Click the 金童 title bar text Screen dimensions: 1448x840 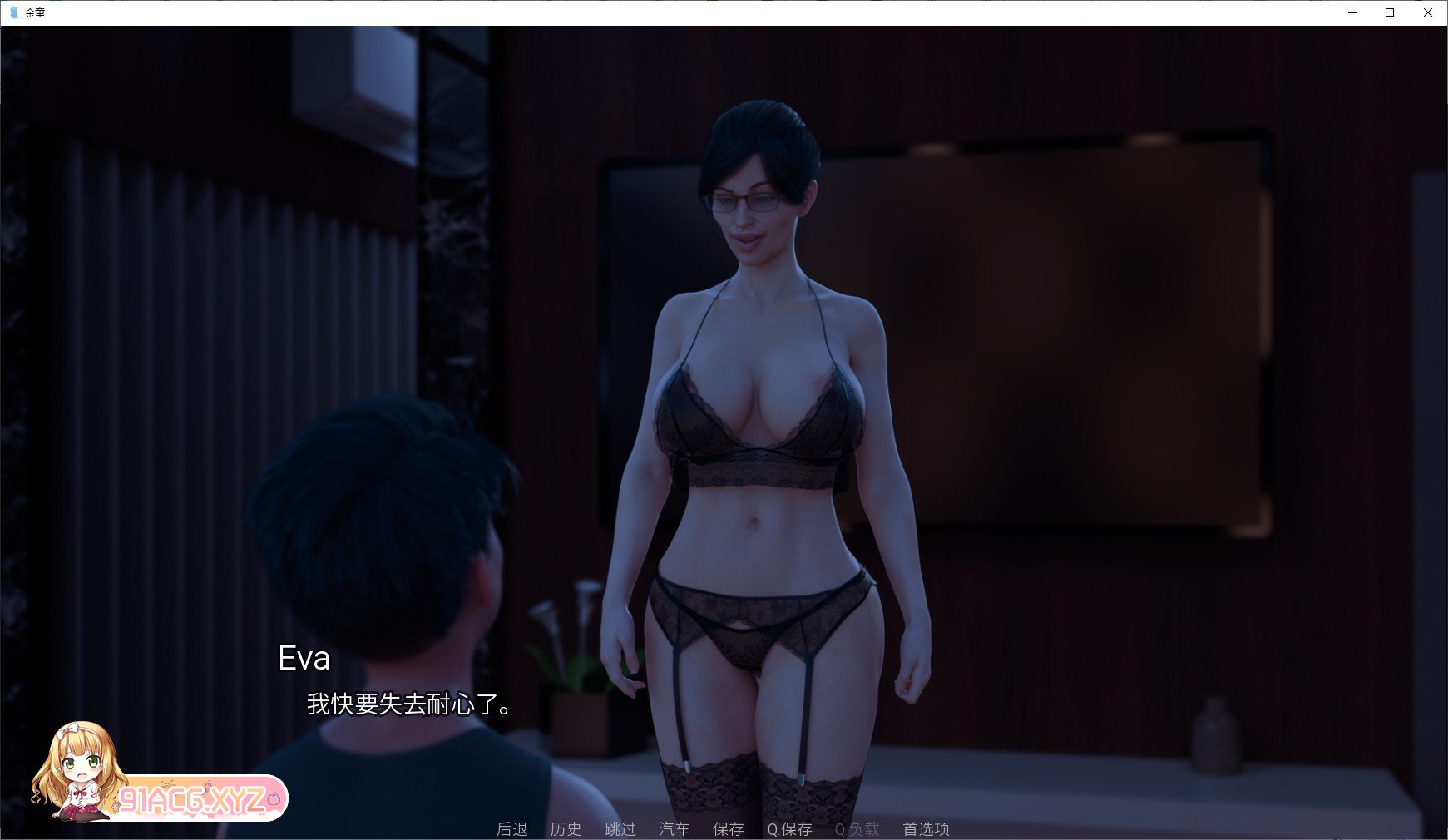(x=33, y=12)
